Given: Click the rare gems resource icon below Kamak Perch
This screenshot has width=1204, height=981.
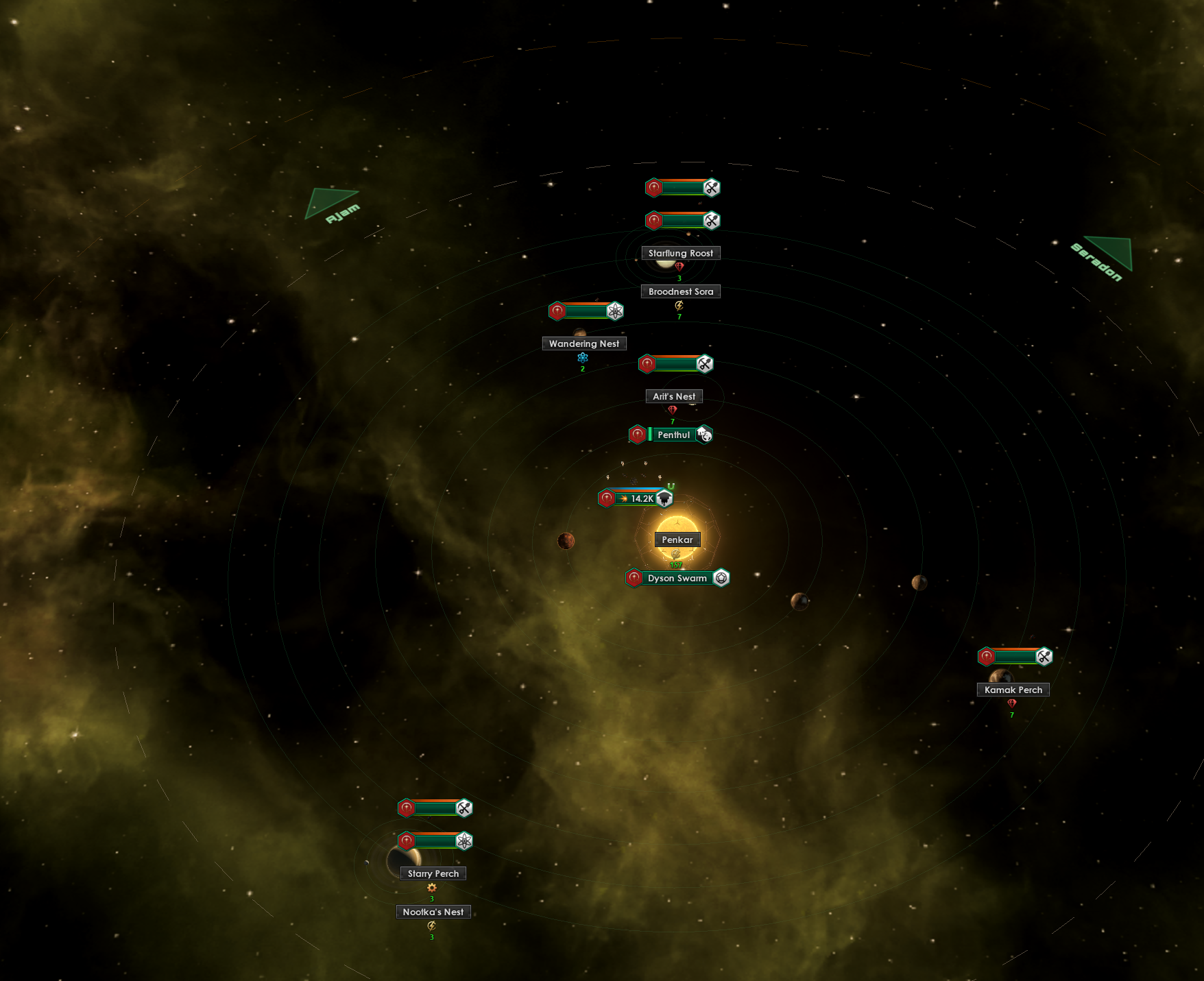Looking at the screenshot, I should point(1011,702).
